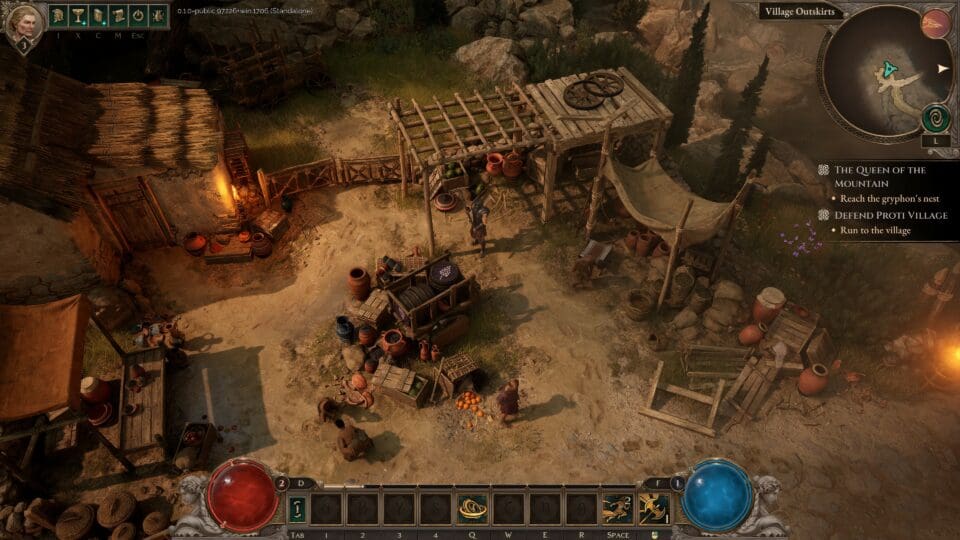The image size is (960, 540).
Task: Click the lyre icon in top bar
Action: [x=157, y=17]
